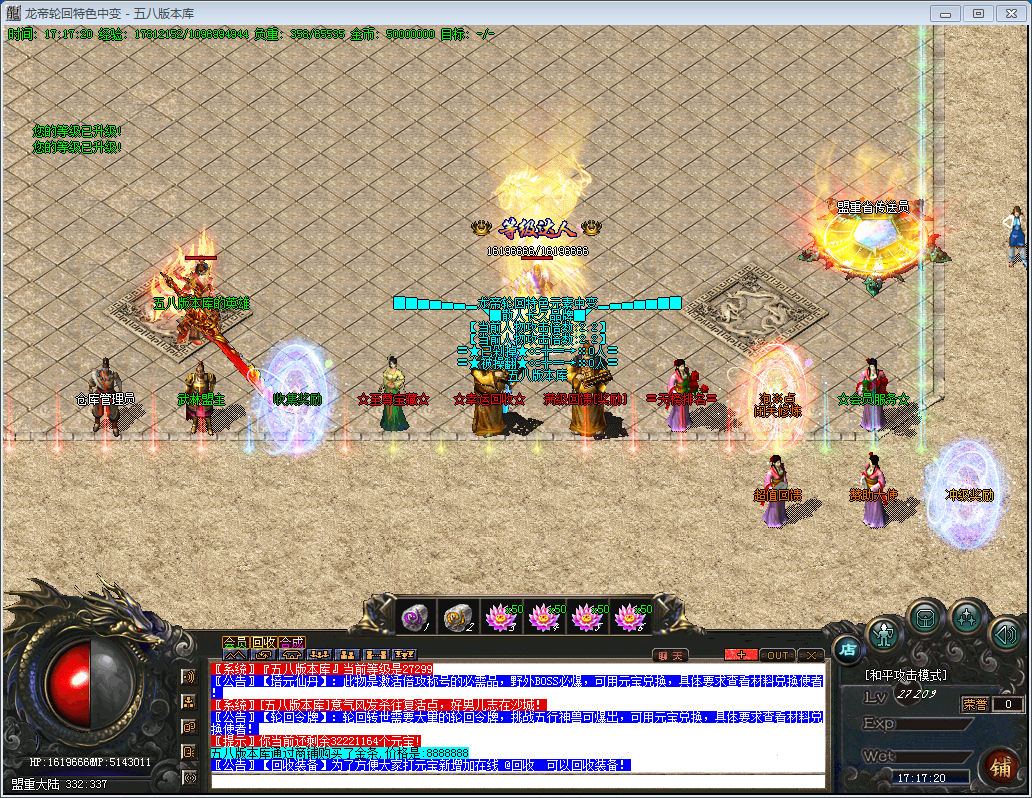This screenshot has height=798, width=1032.
Task: Open the character equipment panel (warrior icon)
Action: point(885,634)
